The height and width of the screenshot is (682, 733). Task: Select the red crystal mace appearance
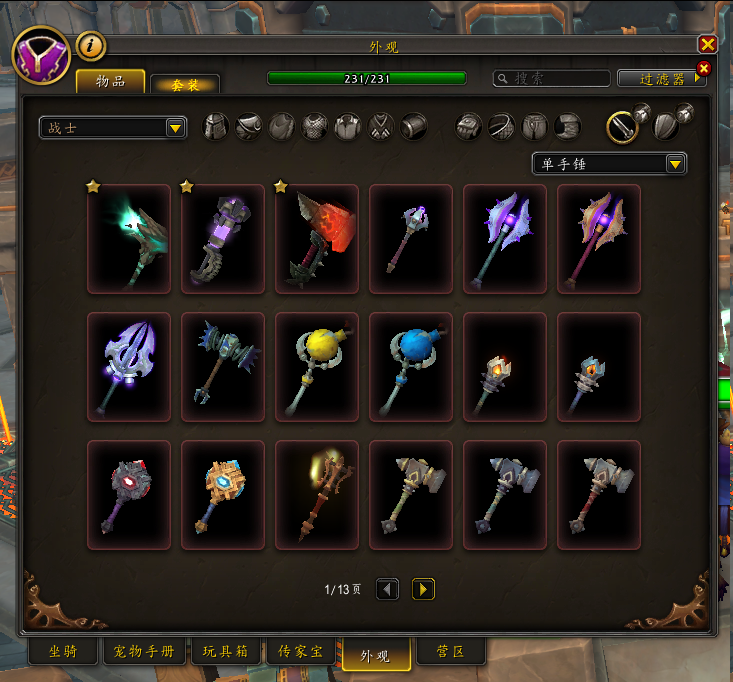pyautogui.click(x=316, y=239)
